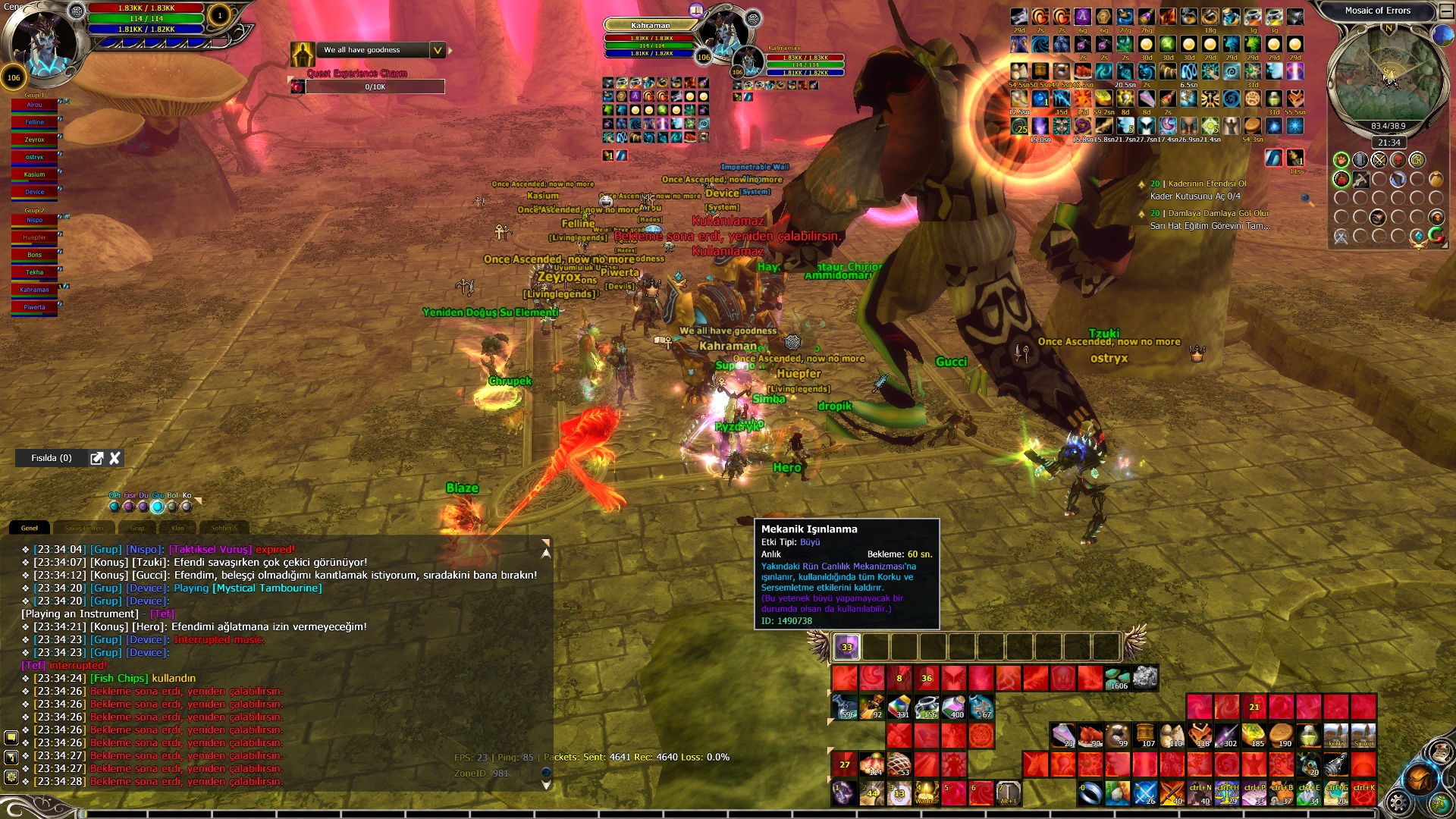This screenshot has height=819, width=1456.
Task: Select the glowing Grup chat channel orb
Action: pyautogui.click(x=158, y=506)
